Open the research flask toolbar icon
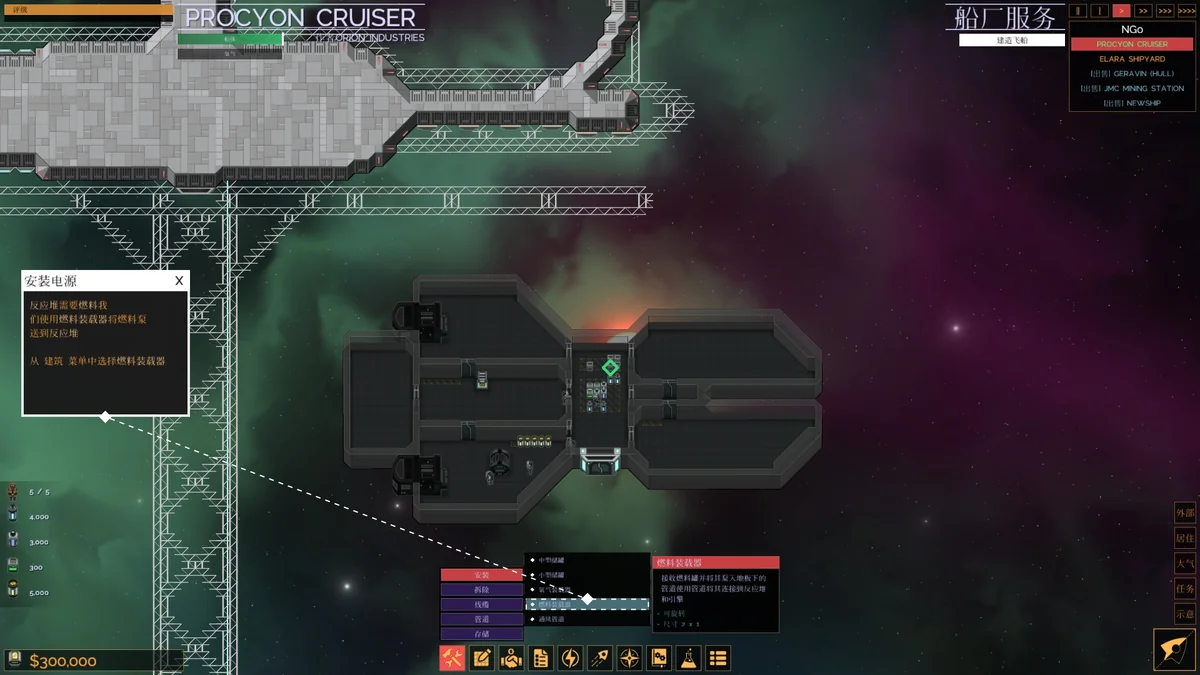The width and height of the screenshot is (1200, 675). 688,658
